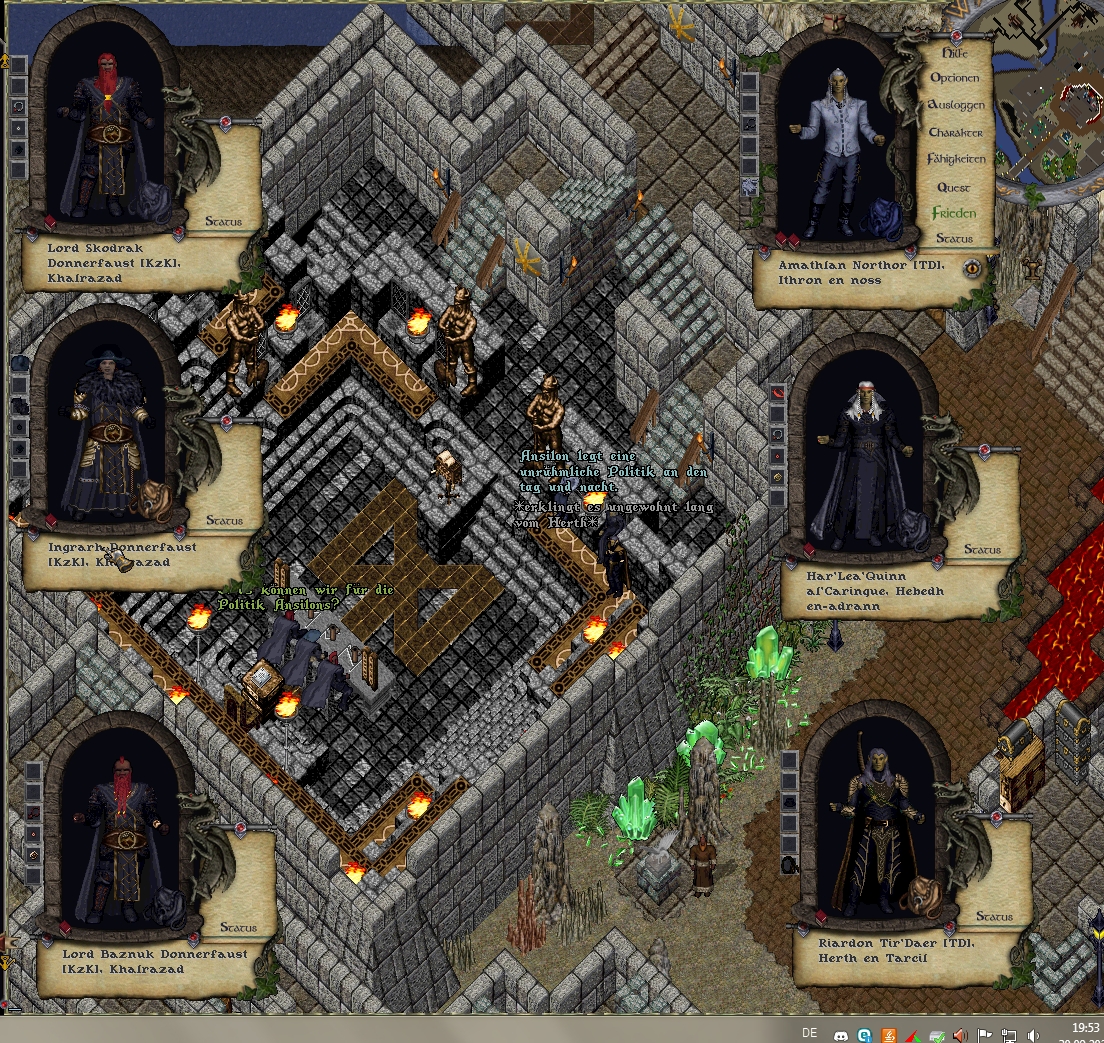Viewport: 1104px width, 1043px height.
Task: Choose Ausloggen to log out
Action: (x=956, y=105)
